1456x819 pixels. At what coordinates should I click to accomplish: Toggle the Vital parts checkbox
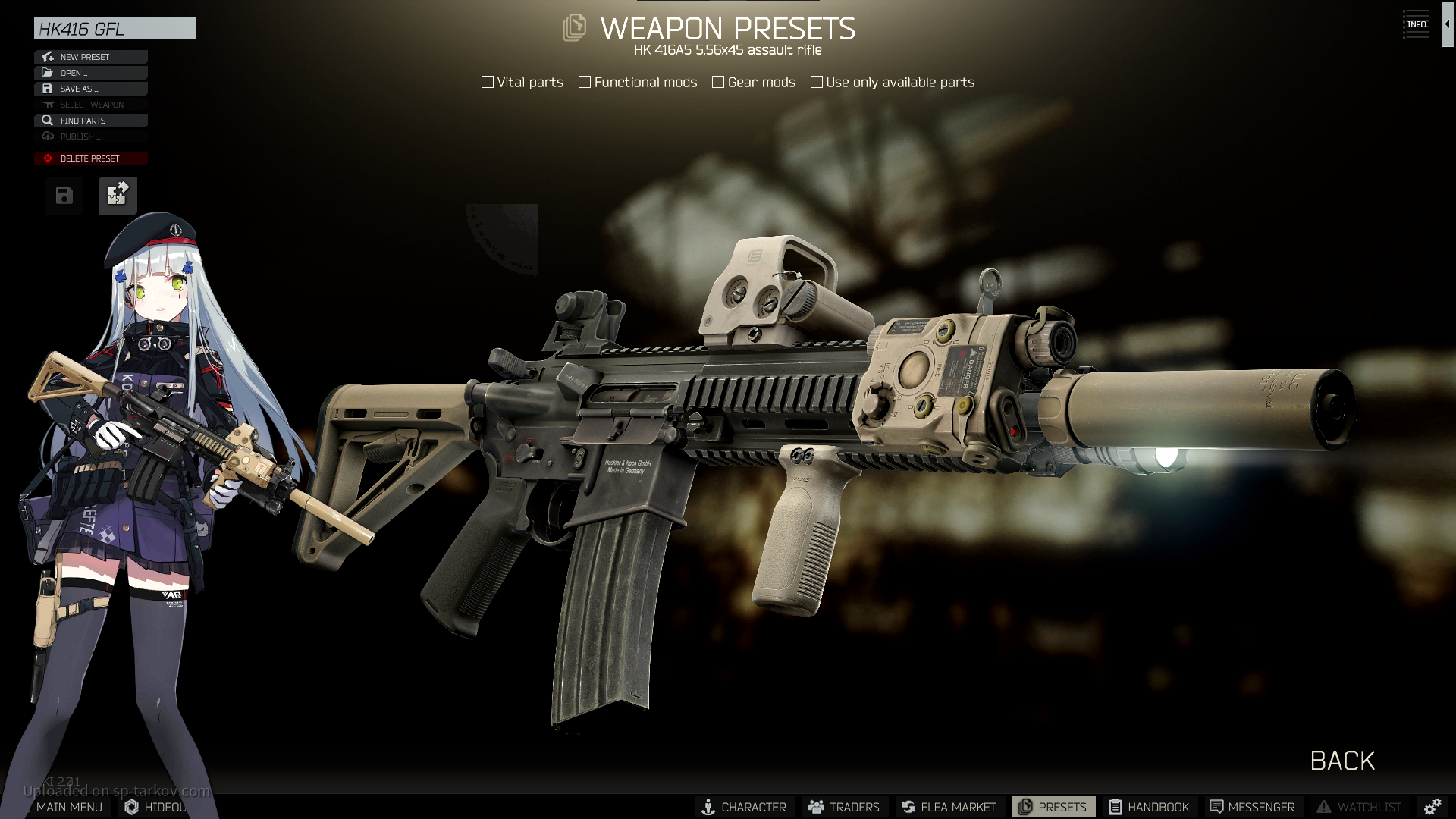click(488, 82)
